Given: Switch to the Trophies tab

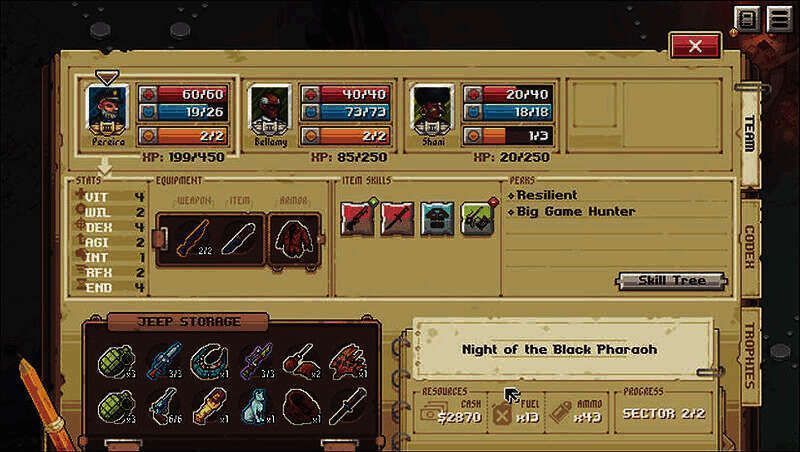Looking at the screenshot, I should (748, 354).
